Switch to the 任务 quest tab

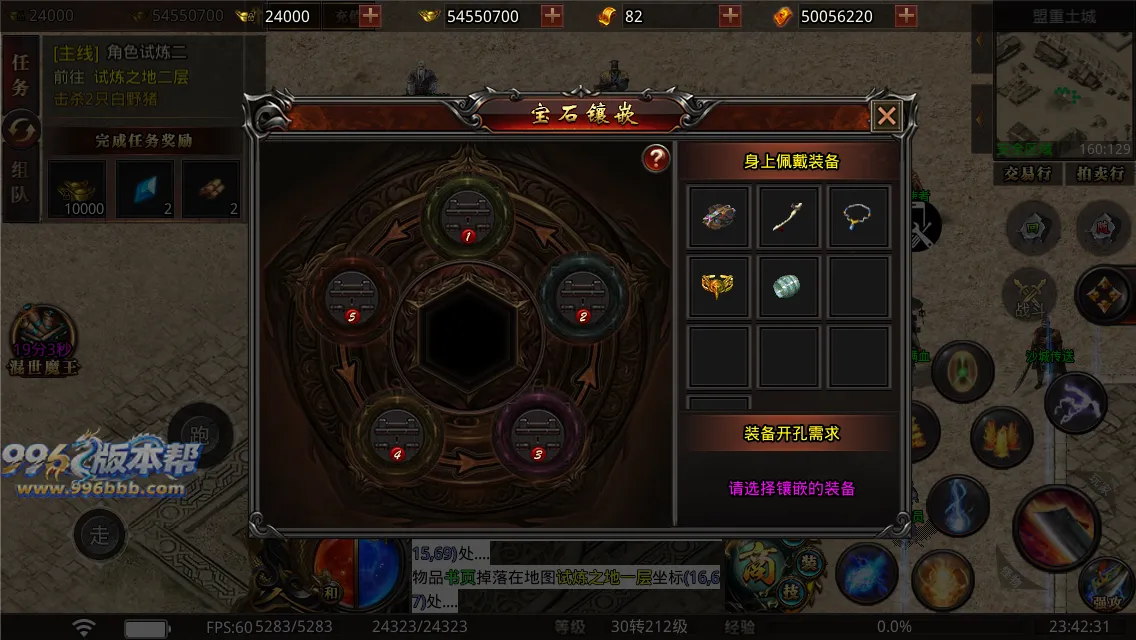[x=20, y=74]
